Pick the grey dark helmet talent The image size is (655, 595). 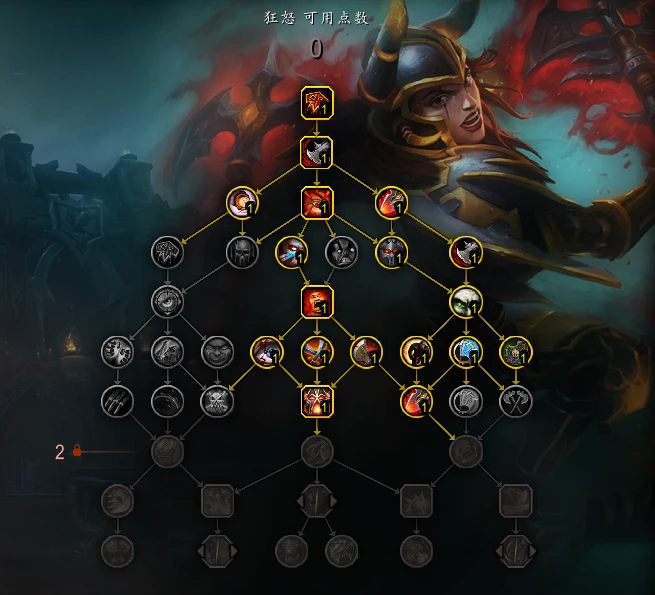point(241,250)
